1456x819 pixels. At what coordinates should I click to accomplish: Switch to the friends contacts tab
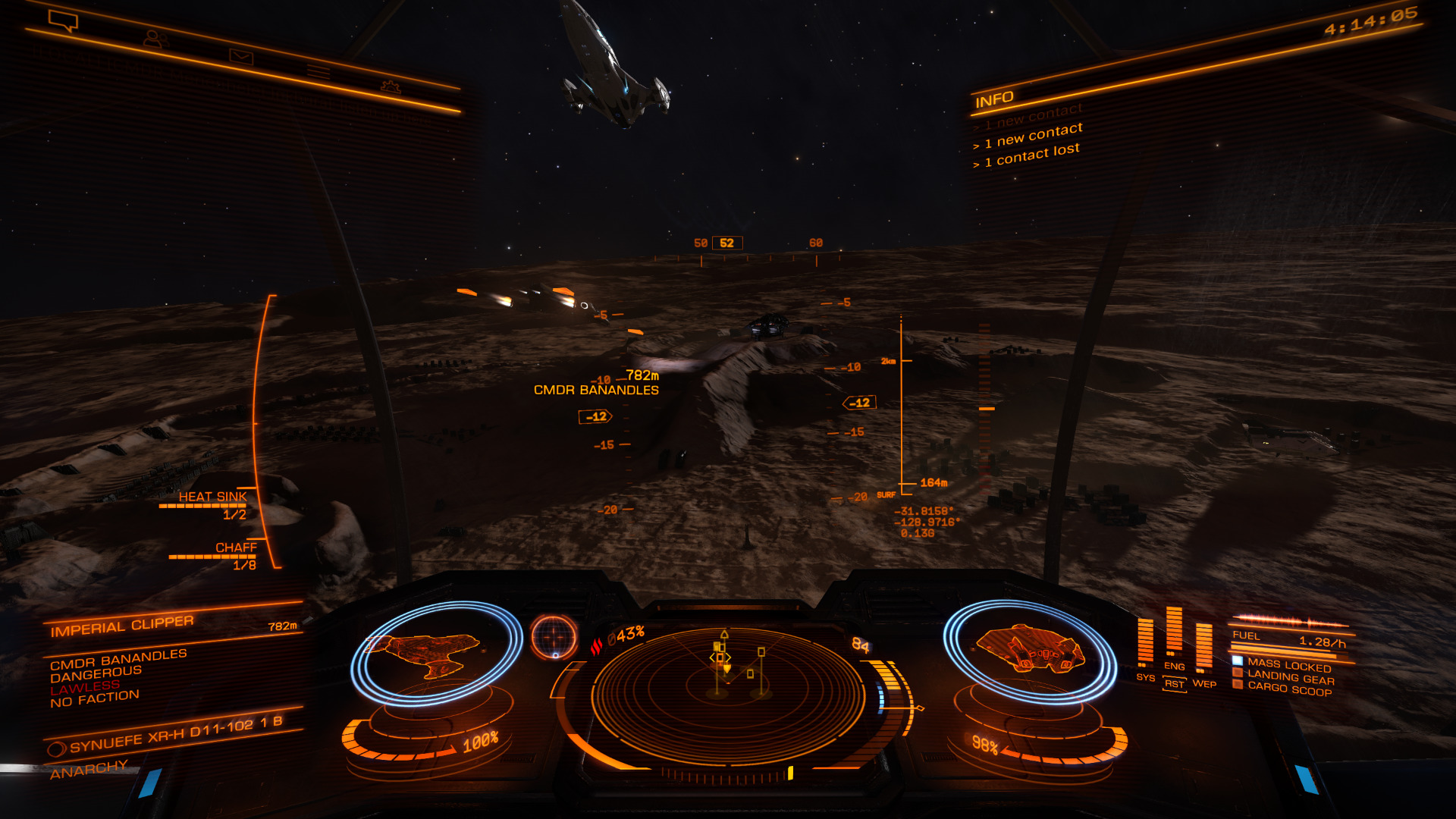point(154,38)
